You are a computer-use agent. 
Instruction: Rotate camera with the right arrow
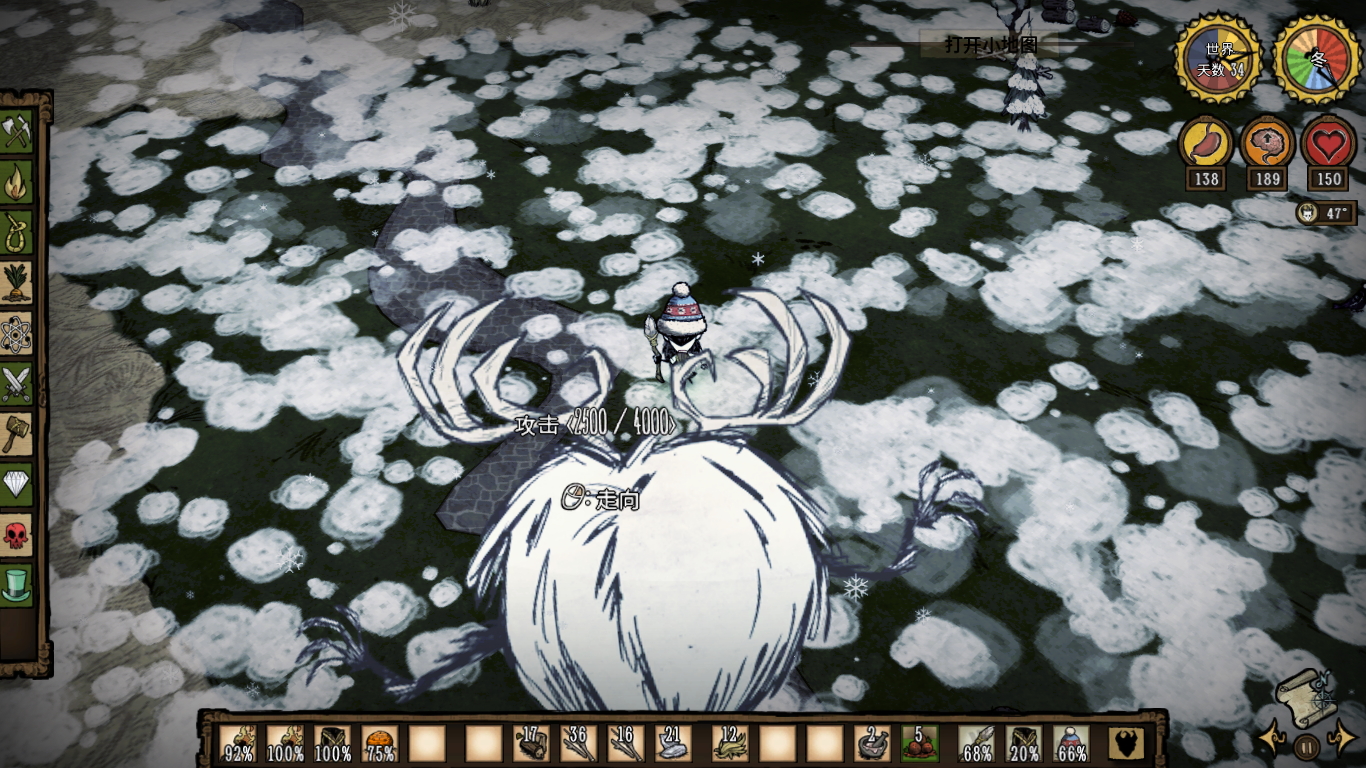click(1340, 739)
